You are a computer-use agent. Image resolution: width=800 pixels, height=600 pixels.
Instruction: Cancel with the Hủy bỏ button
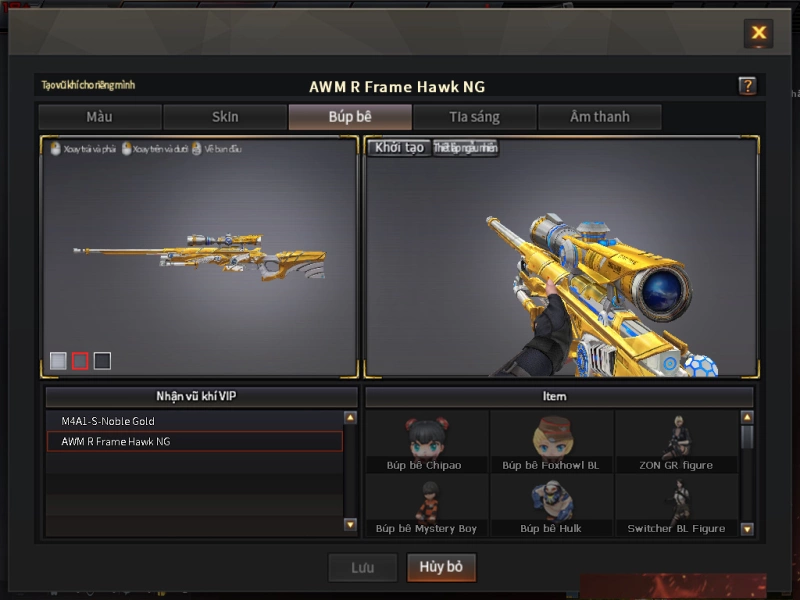click(x=441, y=567)
